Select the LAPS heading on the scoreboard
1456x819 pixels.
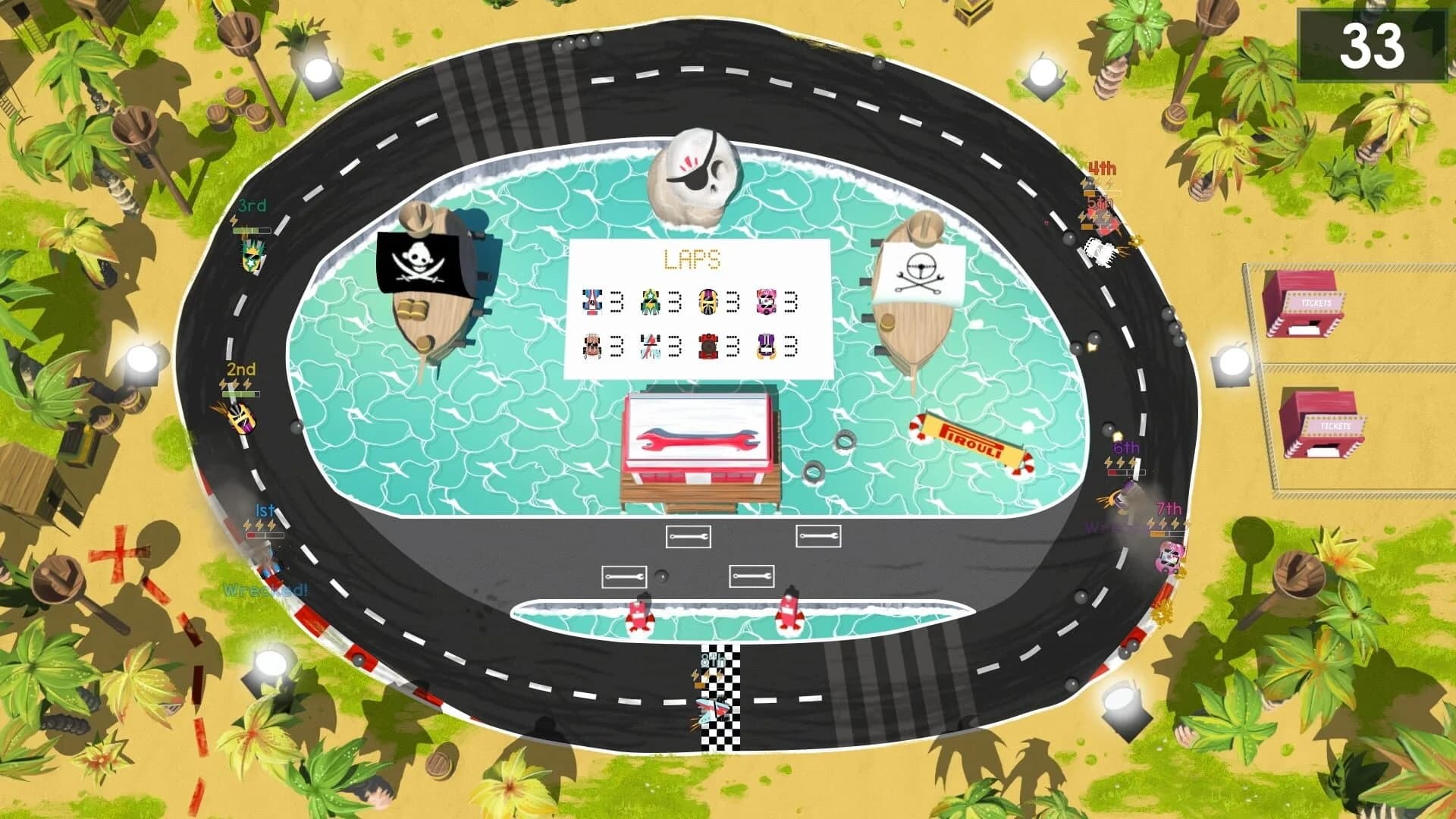pyautogui.click(x=691, y=258)
